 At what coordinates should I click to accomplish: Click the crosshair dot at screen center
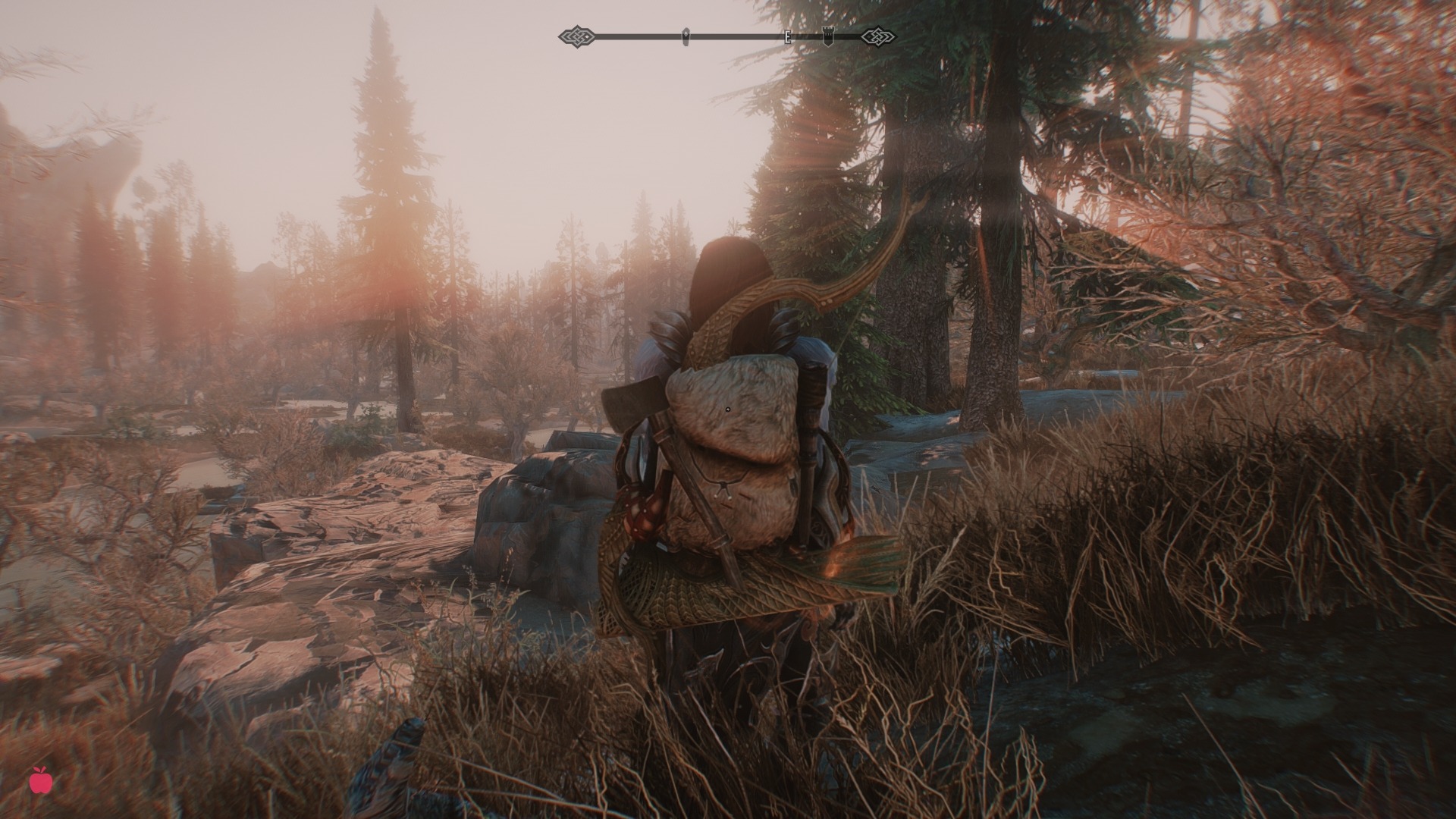point(728,409)
